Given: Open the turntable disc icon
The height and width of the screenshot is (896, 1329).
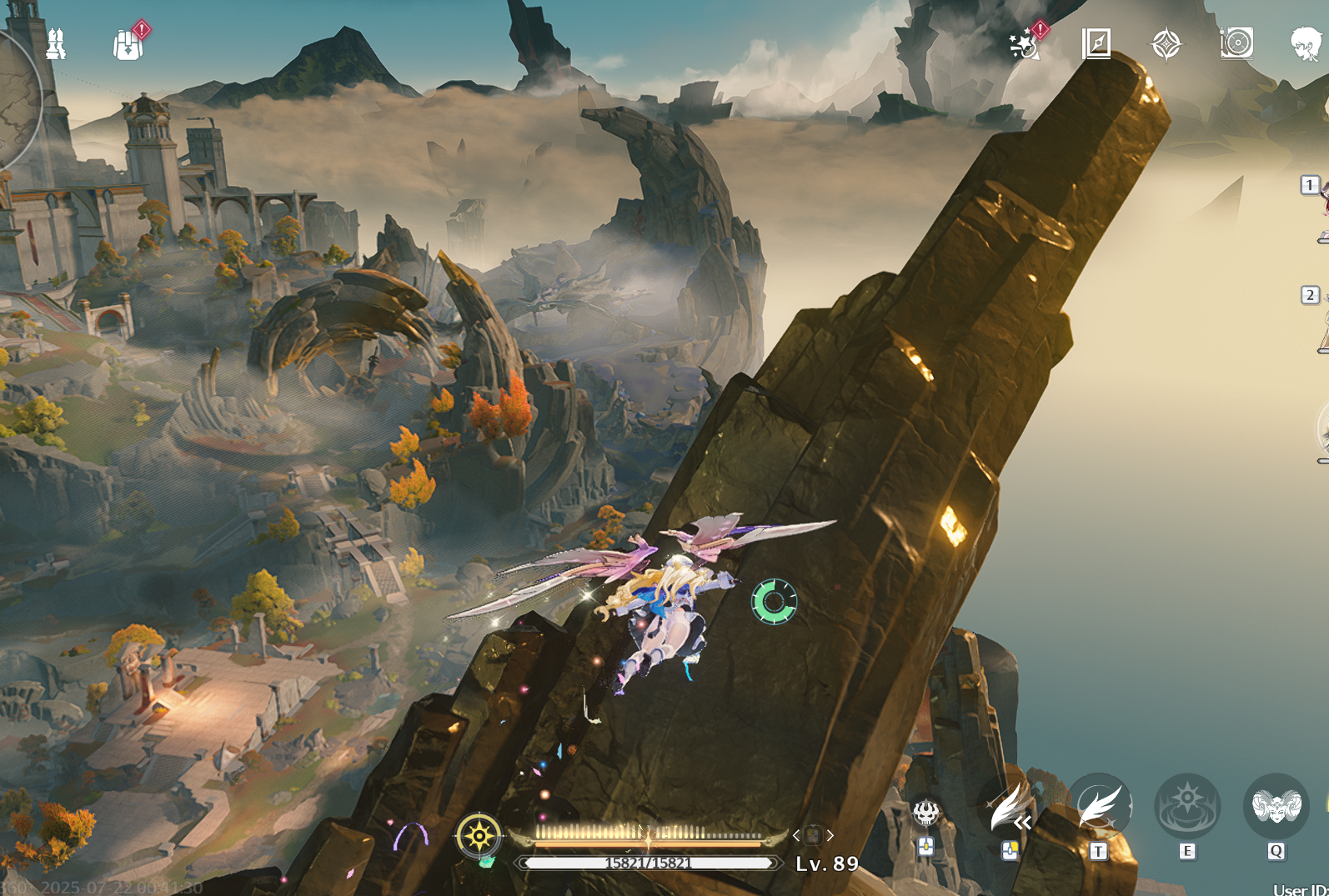Looking at the screenshot, I should point(1236,43).
